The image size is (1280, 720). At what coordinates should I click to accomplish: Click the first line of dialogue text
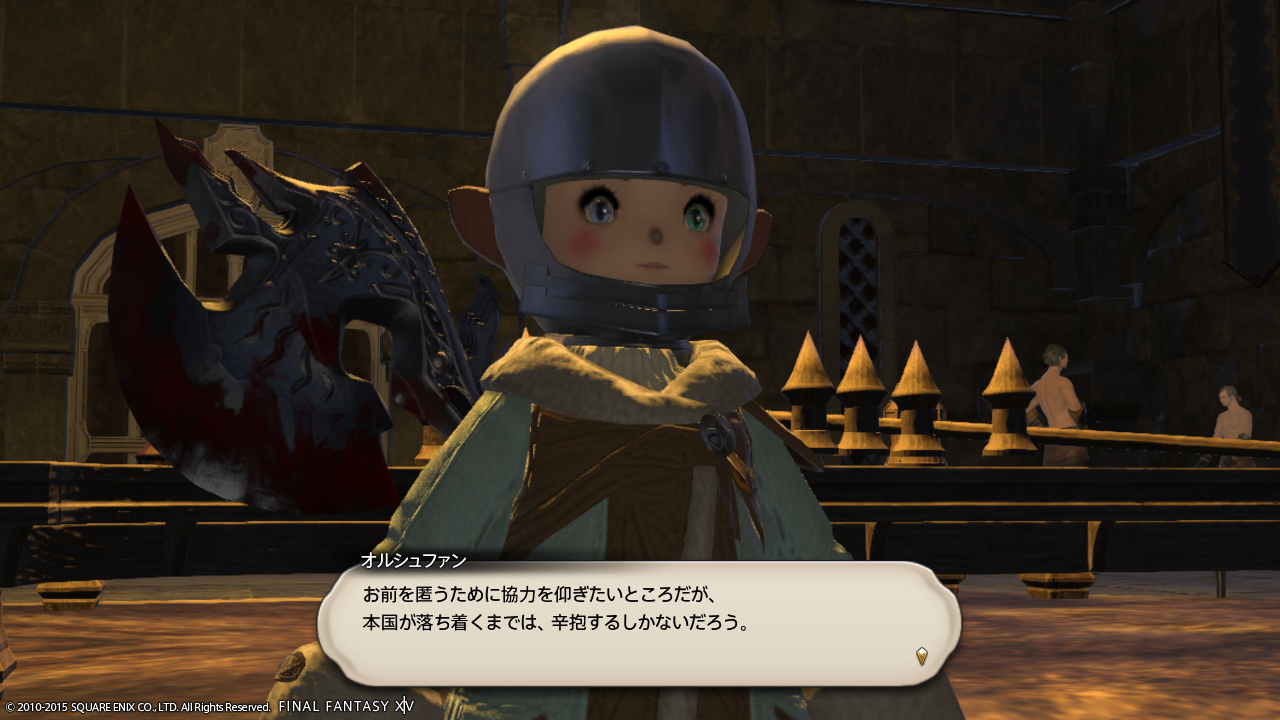(x=540, y=594)
